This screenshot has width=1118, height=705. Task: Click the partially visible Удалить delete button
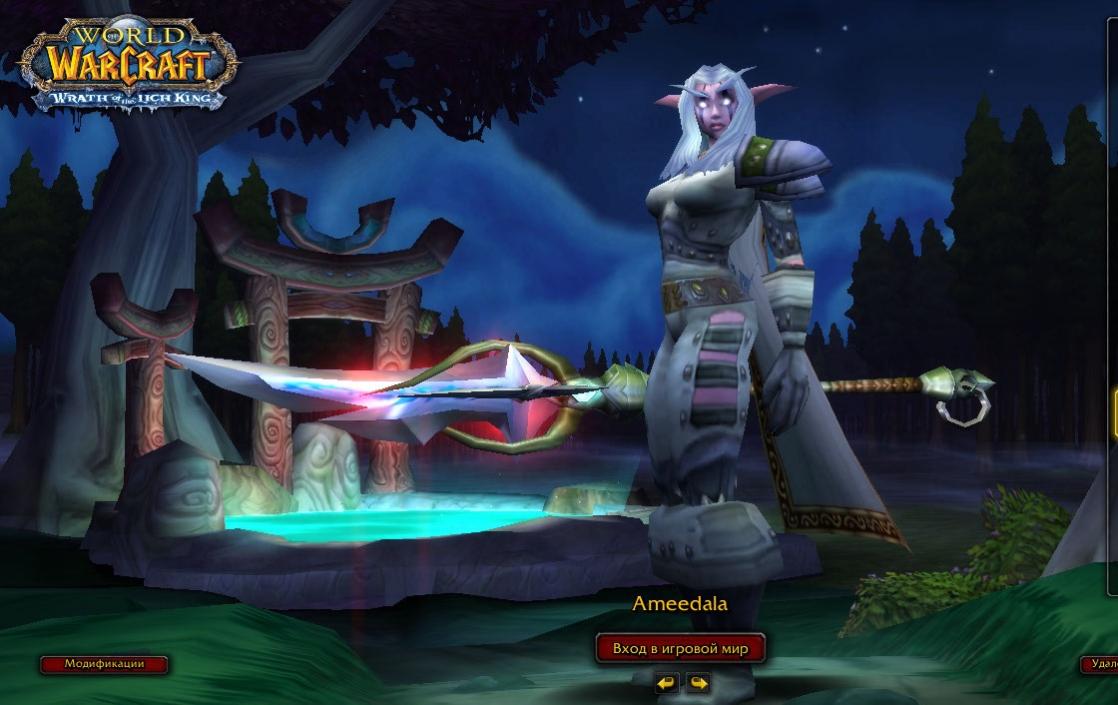point(1101,664)
